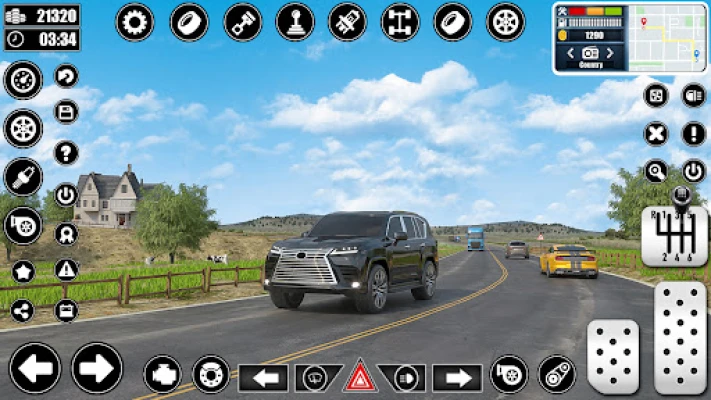Image resolution: width=711 pixels, height=400 pixels.
Task: Select the spark plug icon
Action: click(22, 177)
